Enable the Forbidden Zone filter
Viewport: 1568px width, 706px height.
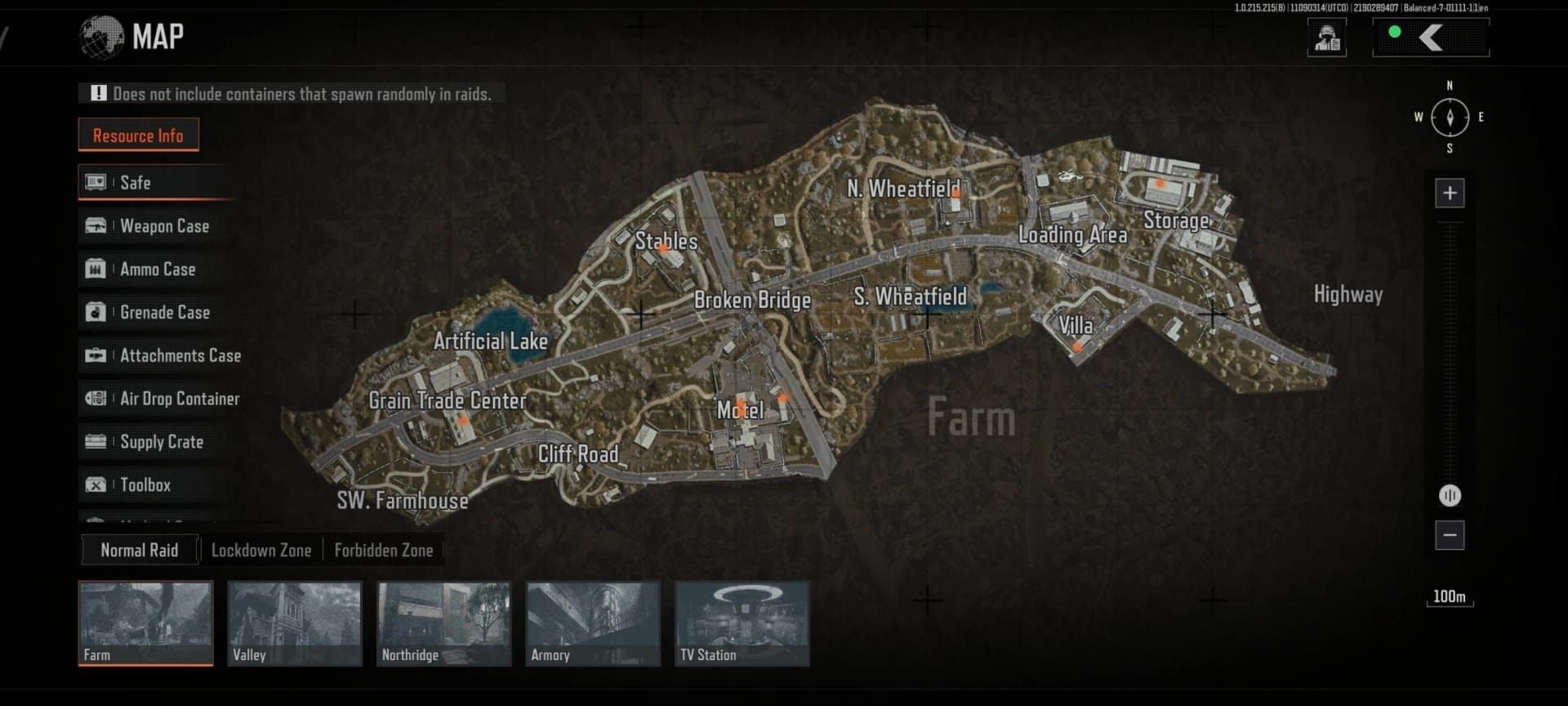tap(384, 550)
